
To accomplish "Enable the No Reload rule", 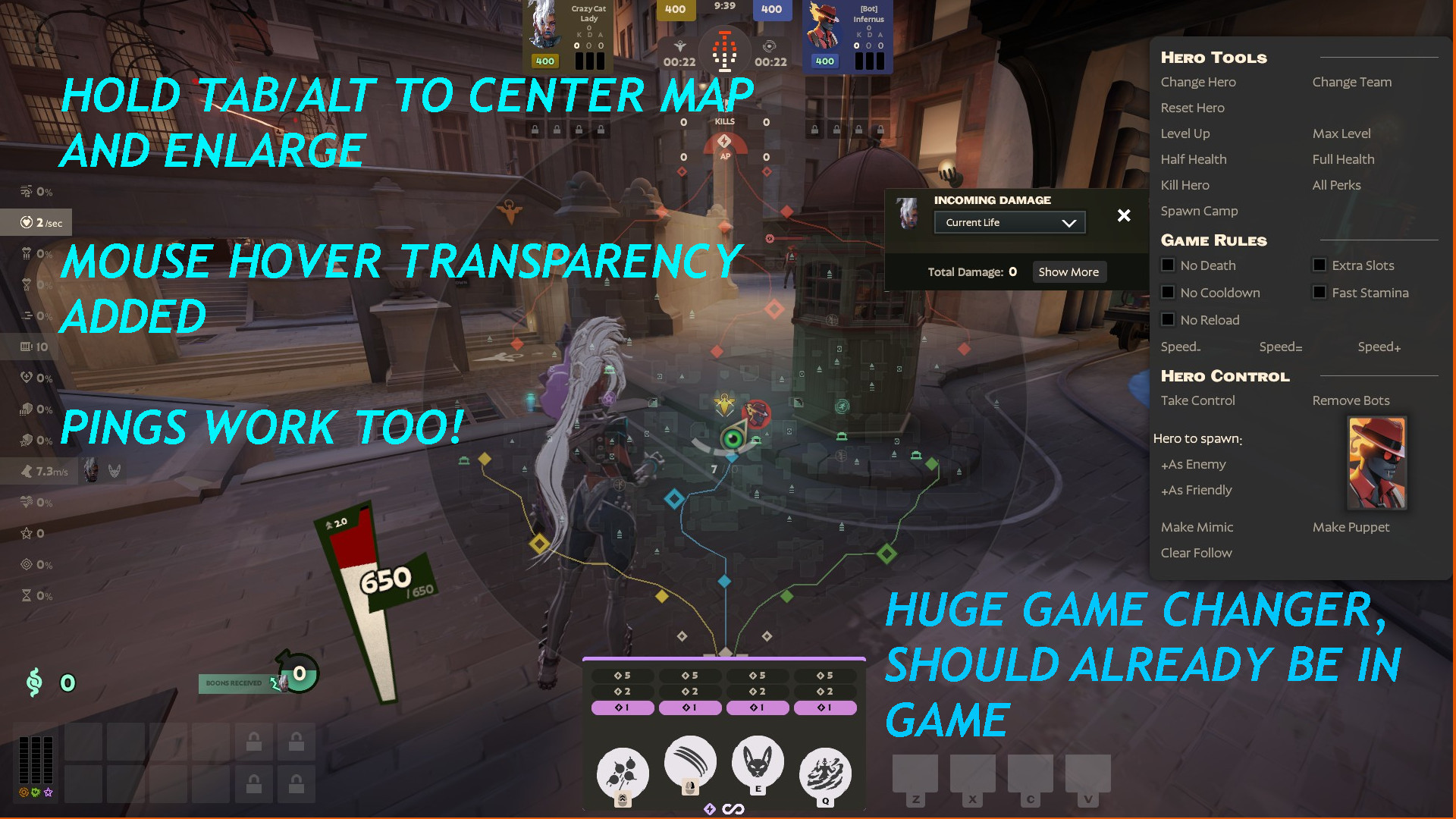I will click(x=1168, y=319).
